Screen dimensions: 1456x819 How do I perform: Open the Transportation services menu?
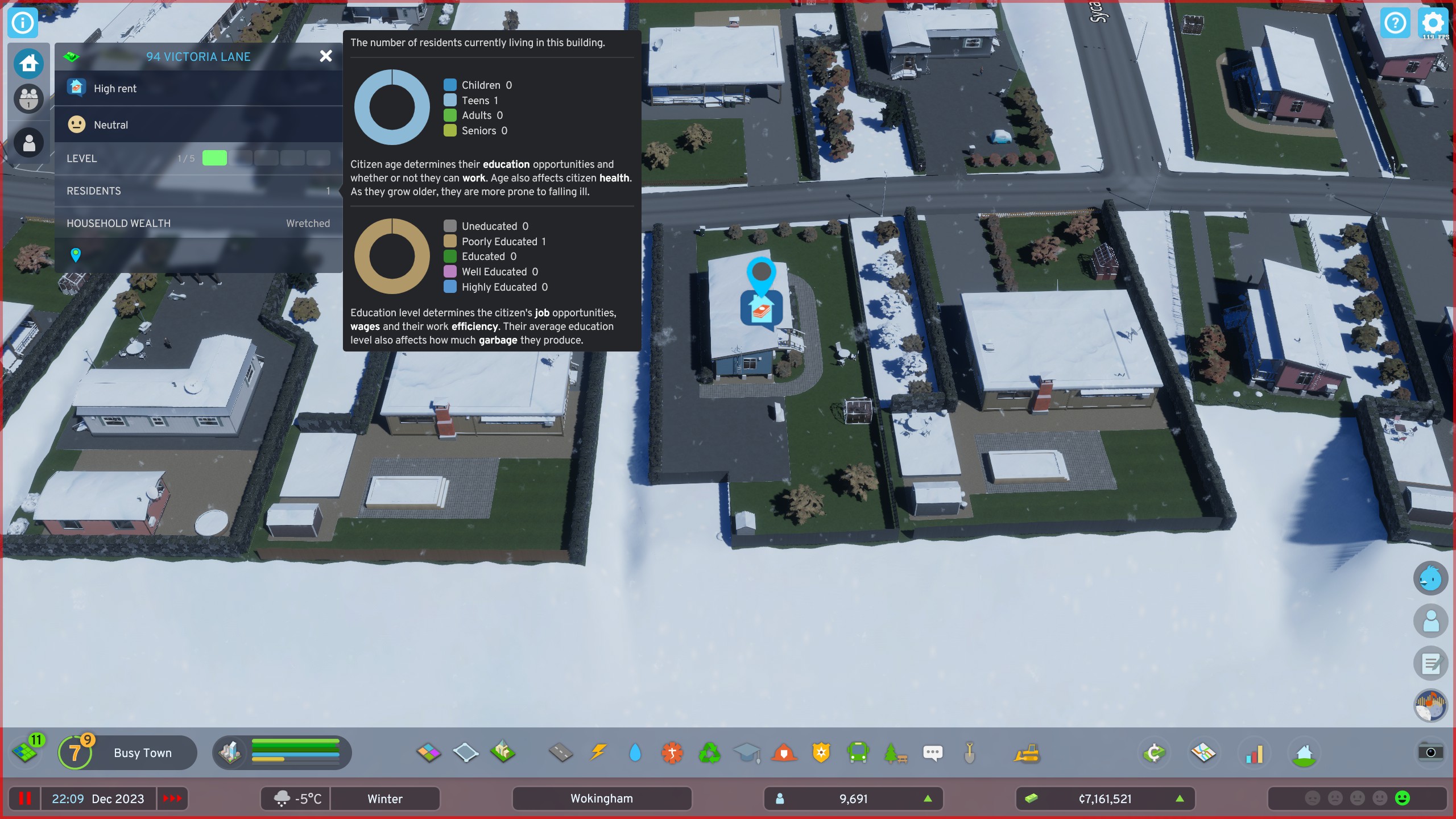pyautogui.click(x=858, y=752)
